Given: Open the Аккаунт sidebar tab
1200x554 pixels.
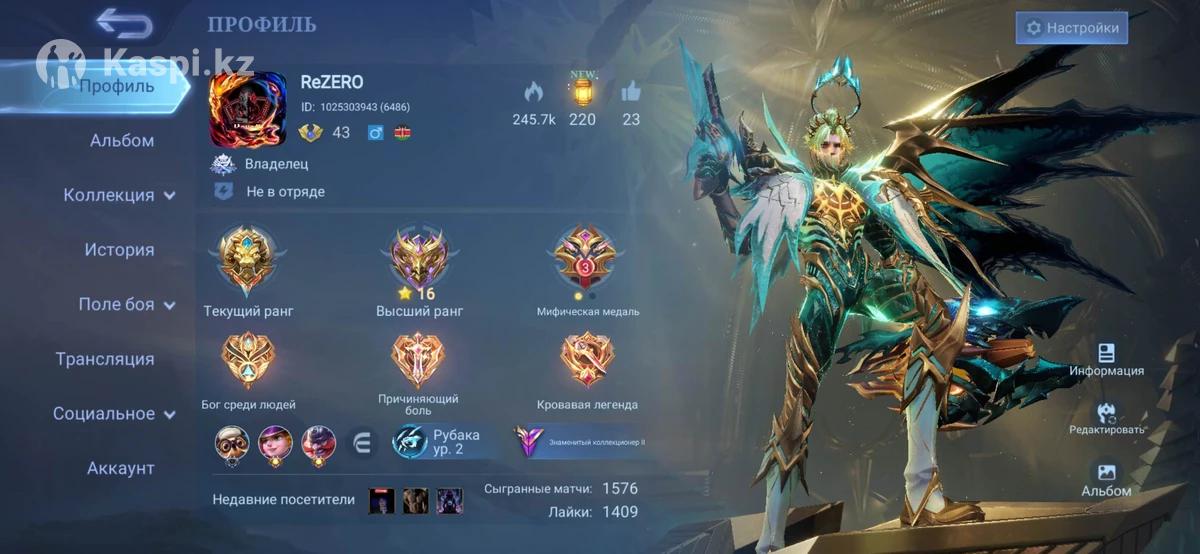Looking at the screenshot, I should (x=120, y=468).
